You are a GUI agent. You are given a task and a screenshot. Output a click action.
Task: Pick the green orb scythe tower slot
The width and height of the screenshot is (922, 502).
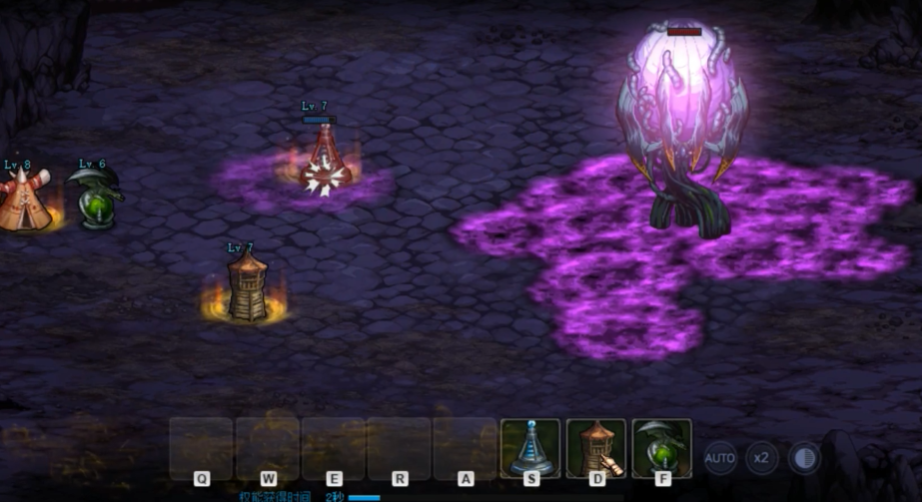tap(662, 448)
